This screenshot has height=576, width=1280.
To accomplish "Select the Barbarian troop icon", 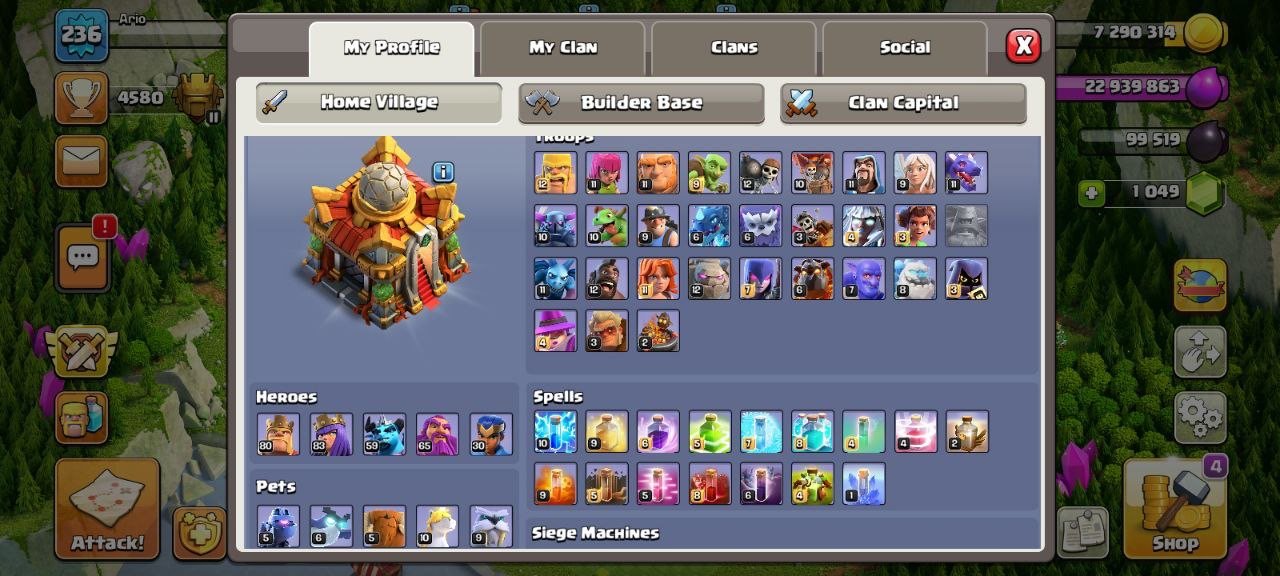I will tap(555, 173).
